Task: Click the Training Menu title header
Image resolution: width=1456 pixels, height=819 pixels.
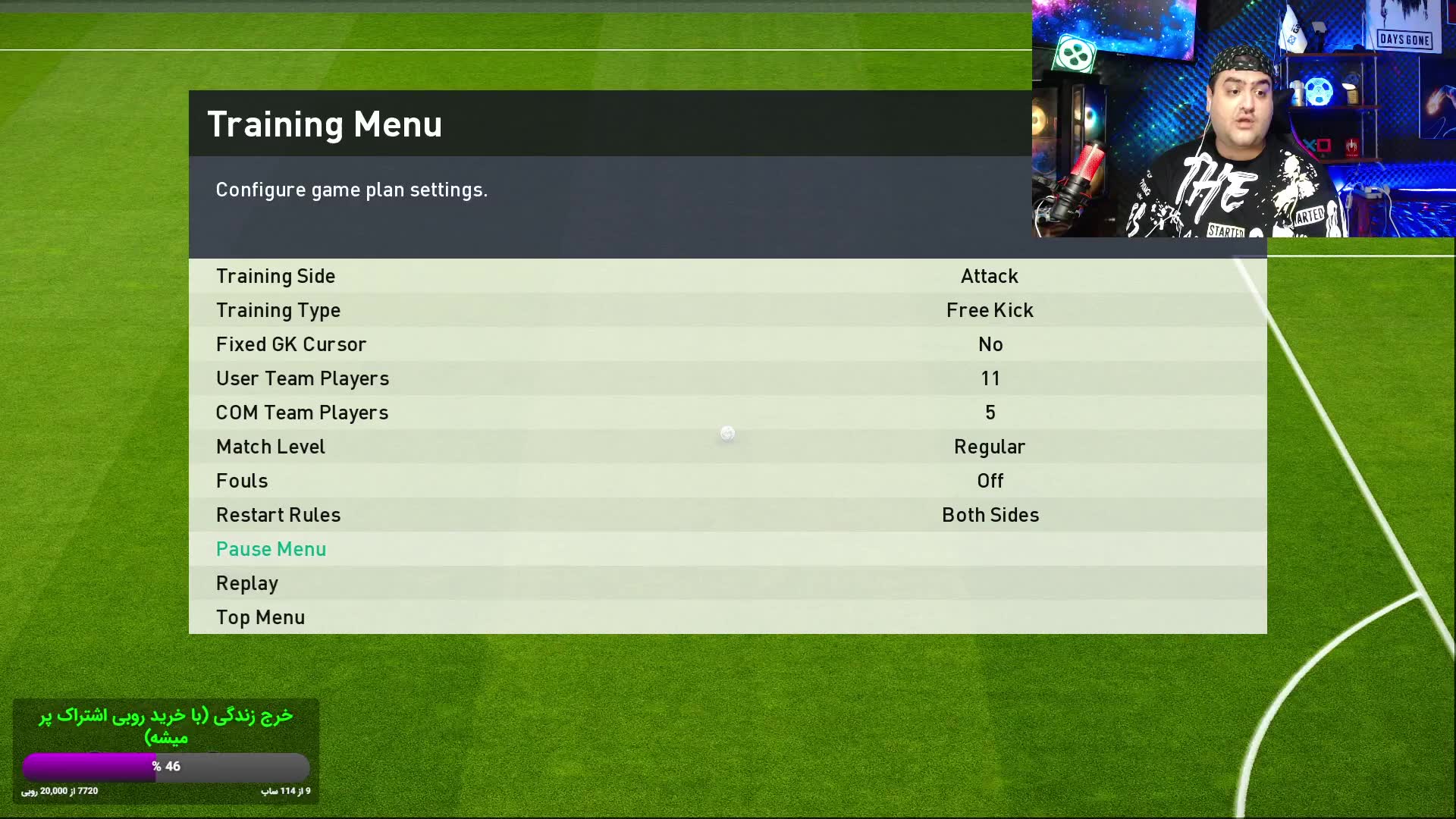Action: point(325,124)
